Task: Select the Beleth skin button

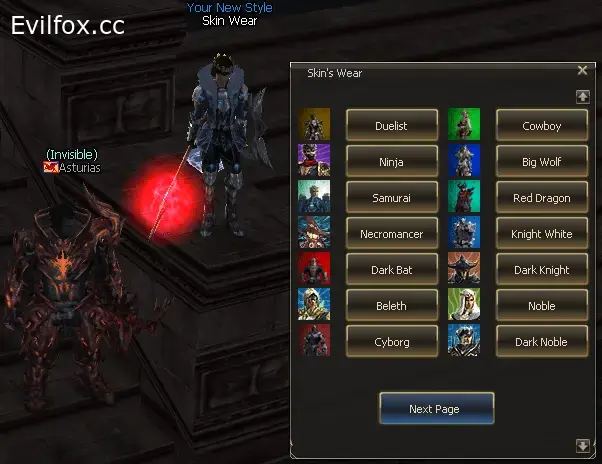Action: (x=392, y=306)
